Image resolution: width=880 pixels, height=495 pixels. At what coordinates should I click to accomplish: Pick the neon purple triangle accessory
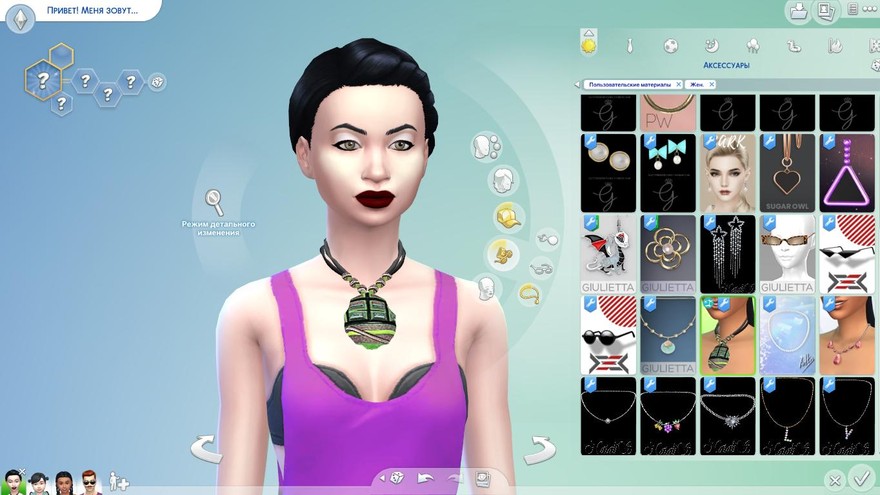tap(846, 173)
